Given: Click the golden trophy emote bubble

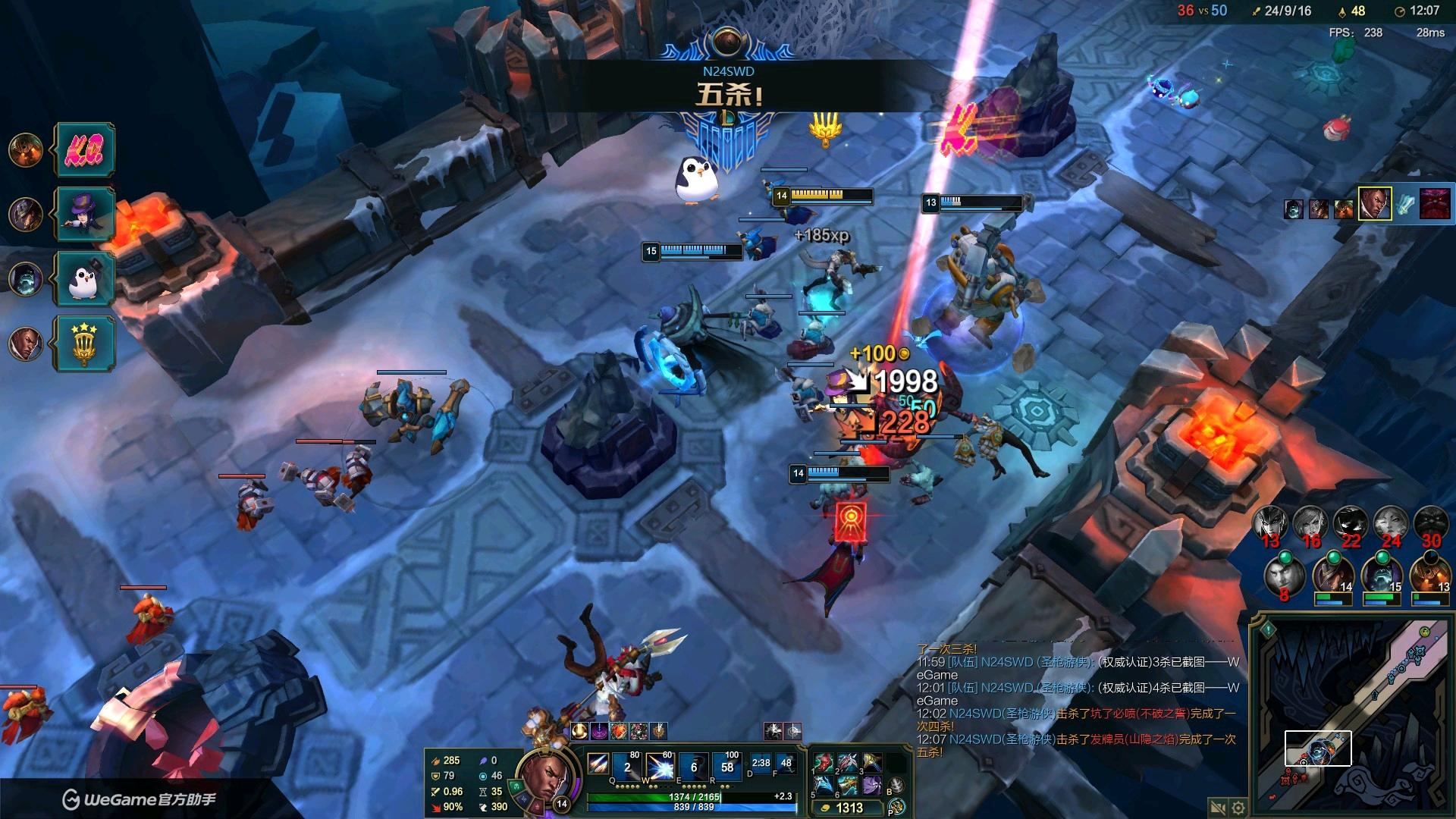Looking at the screenshot, I should (85, 344).
